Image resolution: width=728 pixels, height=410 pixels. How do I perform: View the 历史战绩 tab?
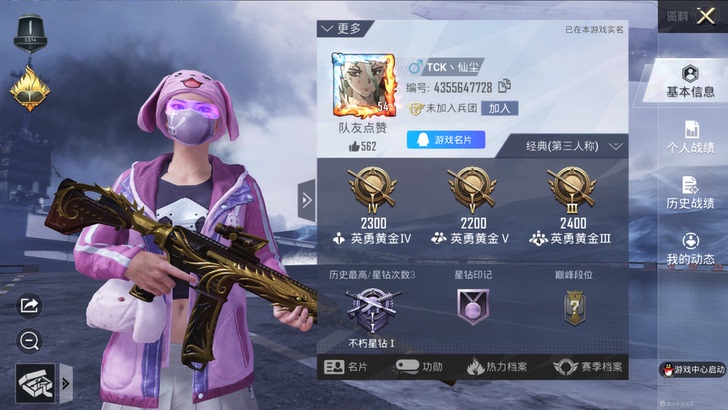[690, 192]
